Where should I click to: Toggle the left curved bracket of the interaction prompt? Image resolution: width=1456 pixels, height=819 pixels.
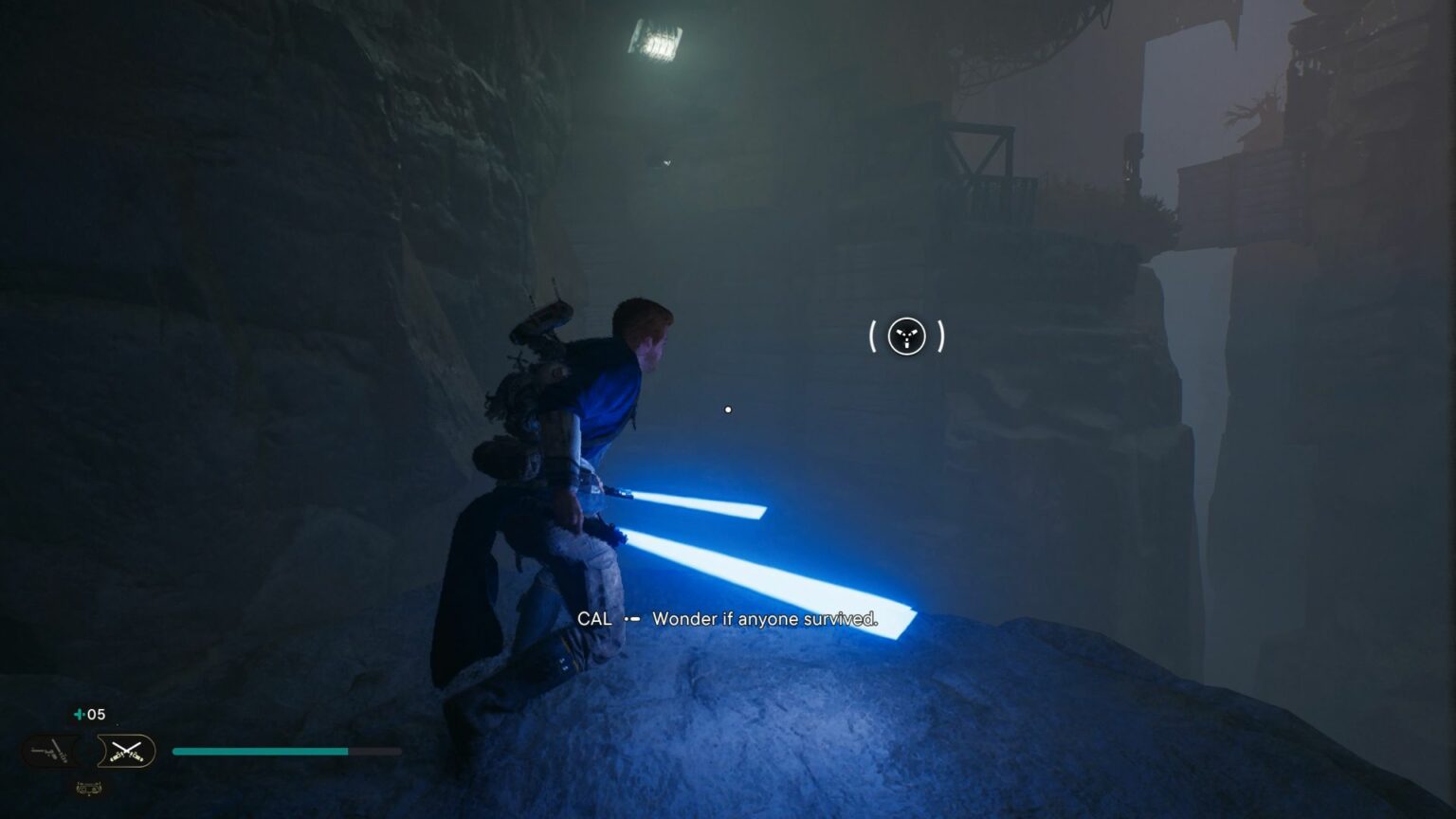(872, 337)
